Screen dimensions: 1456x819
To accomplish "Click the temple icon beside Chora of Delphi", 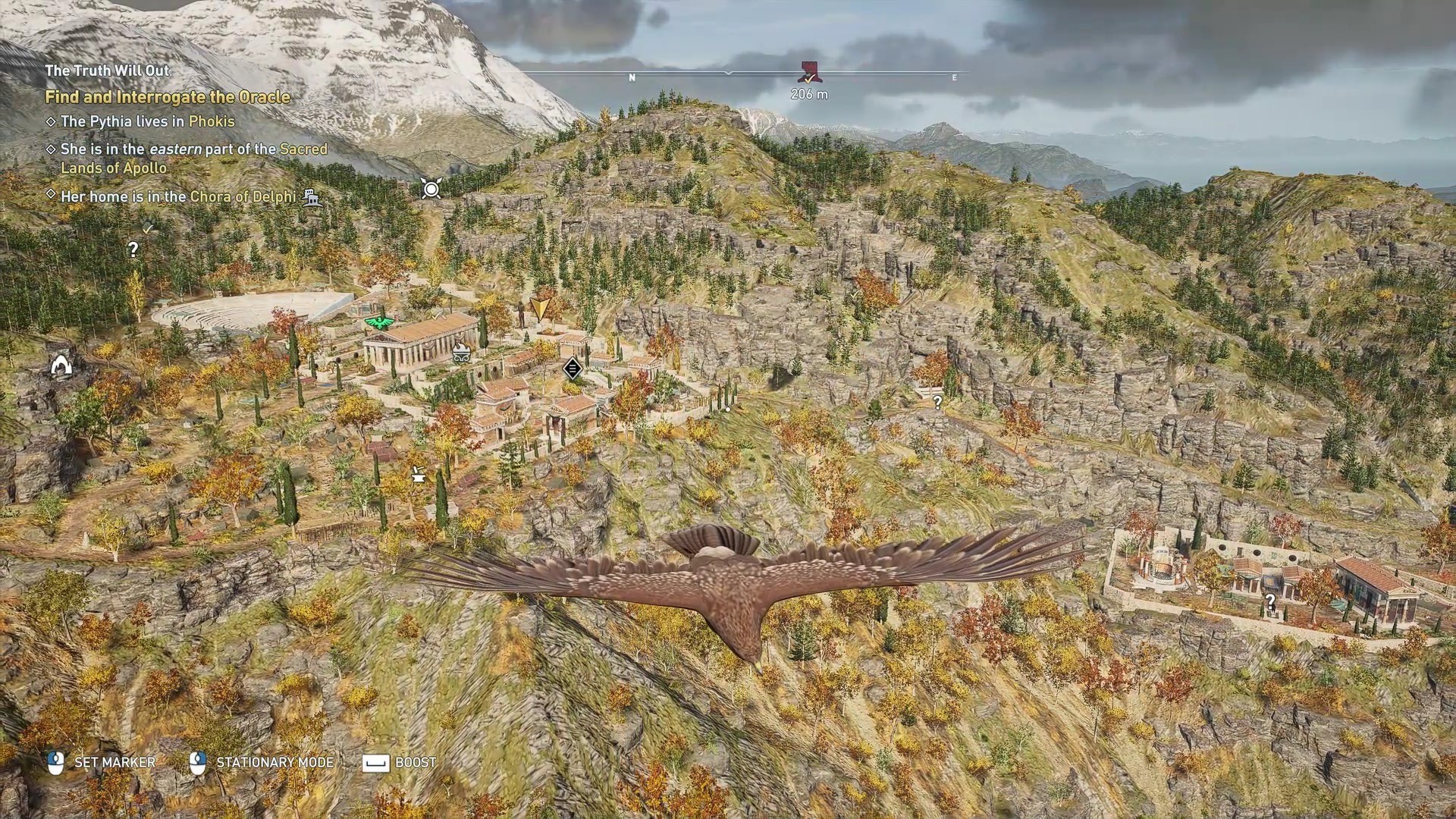I will 311,197.
